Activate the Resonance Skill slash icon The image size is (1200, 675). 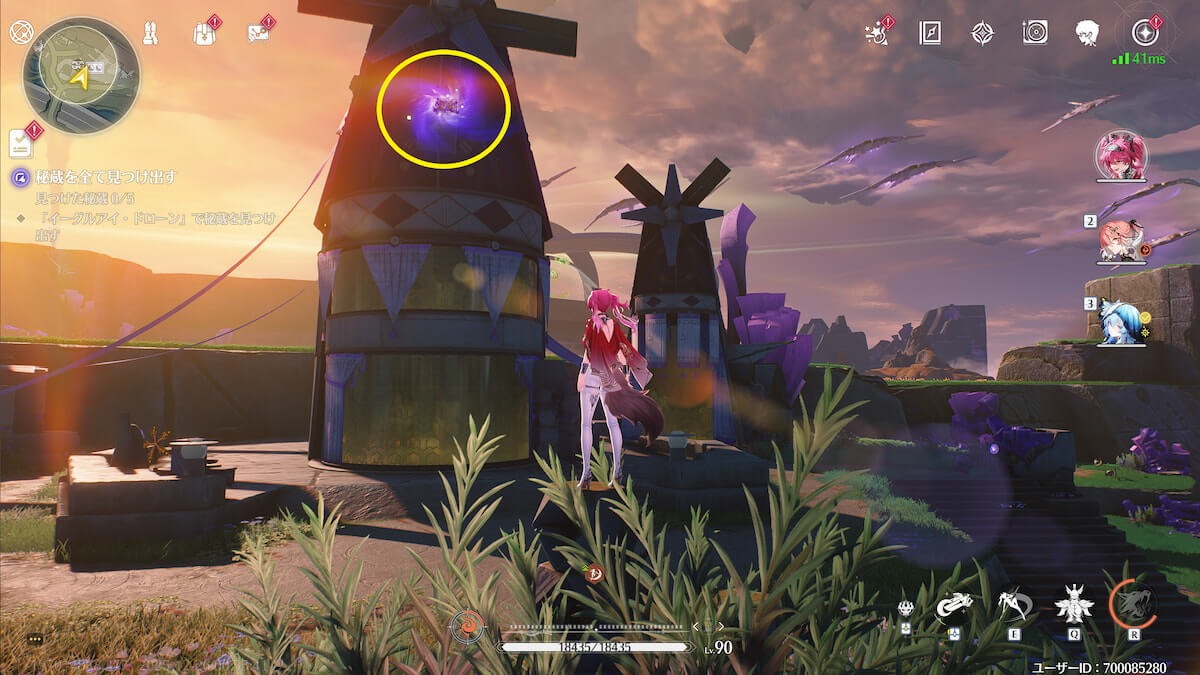tap(1014, 603)
